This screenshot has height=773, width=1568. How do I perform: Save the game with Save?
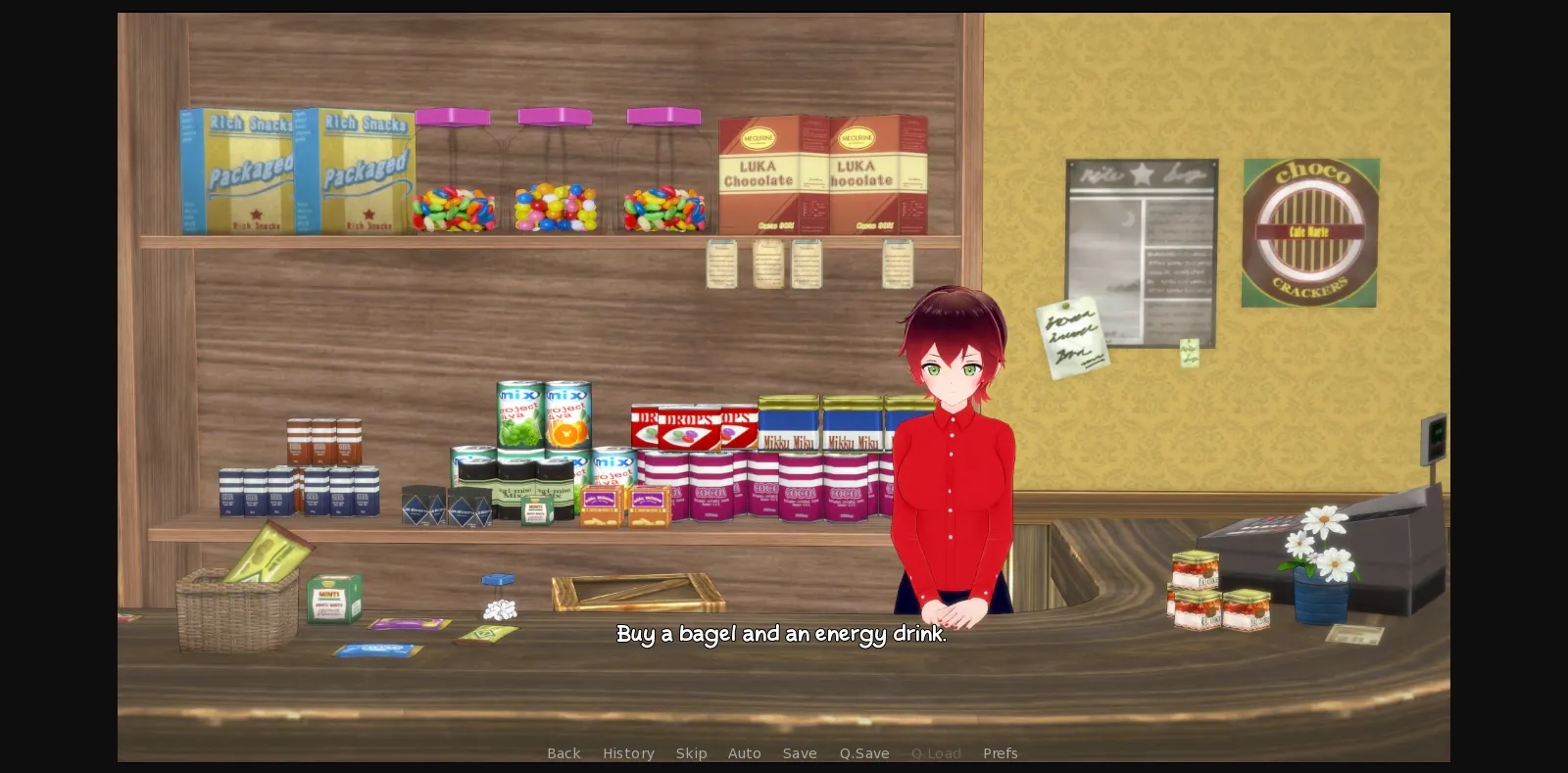800,753
